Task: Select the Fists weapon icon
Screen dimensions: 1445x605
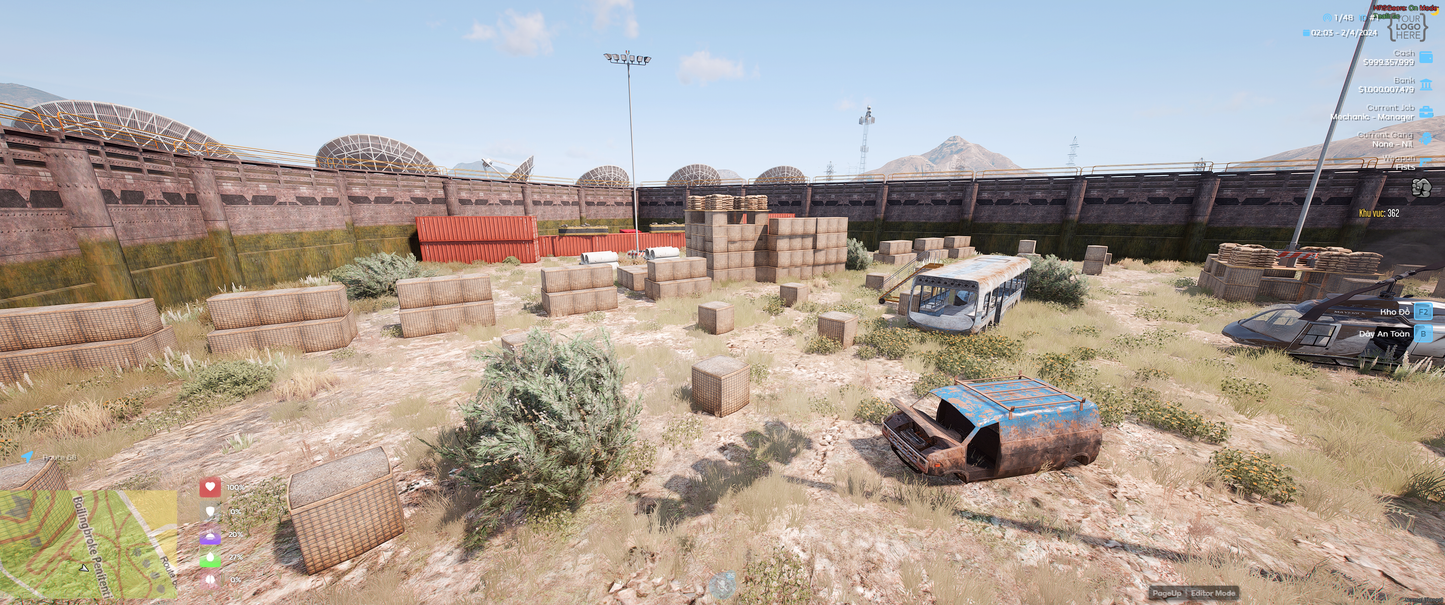Action: [1421, 187]
